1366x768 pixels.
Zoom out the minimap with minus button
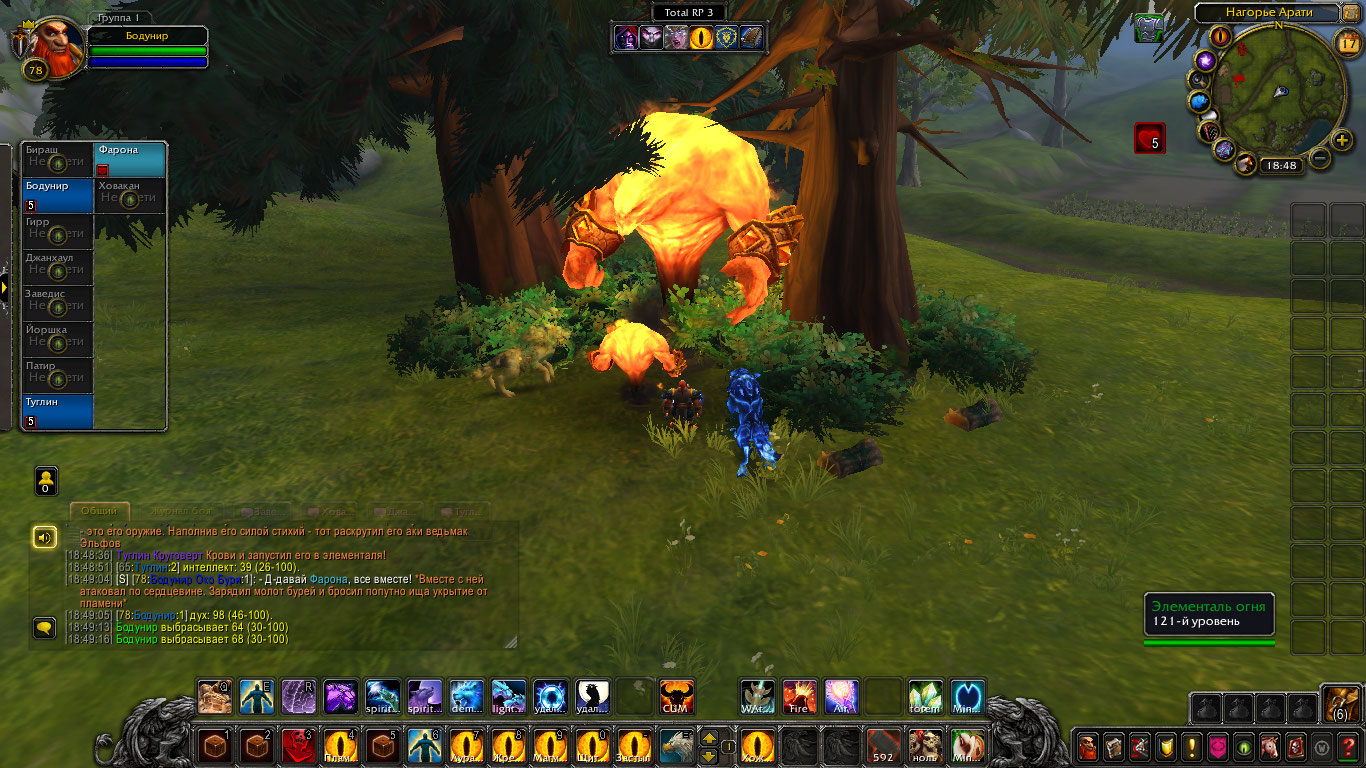1320,158
